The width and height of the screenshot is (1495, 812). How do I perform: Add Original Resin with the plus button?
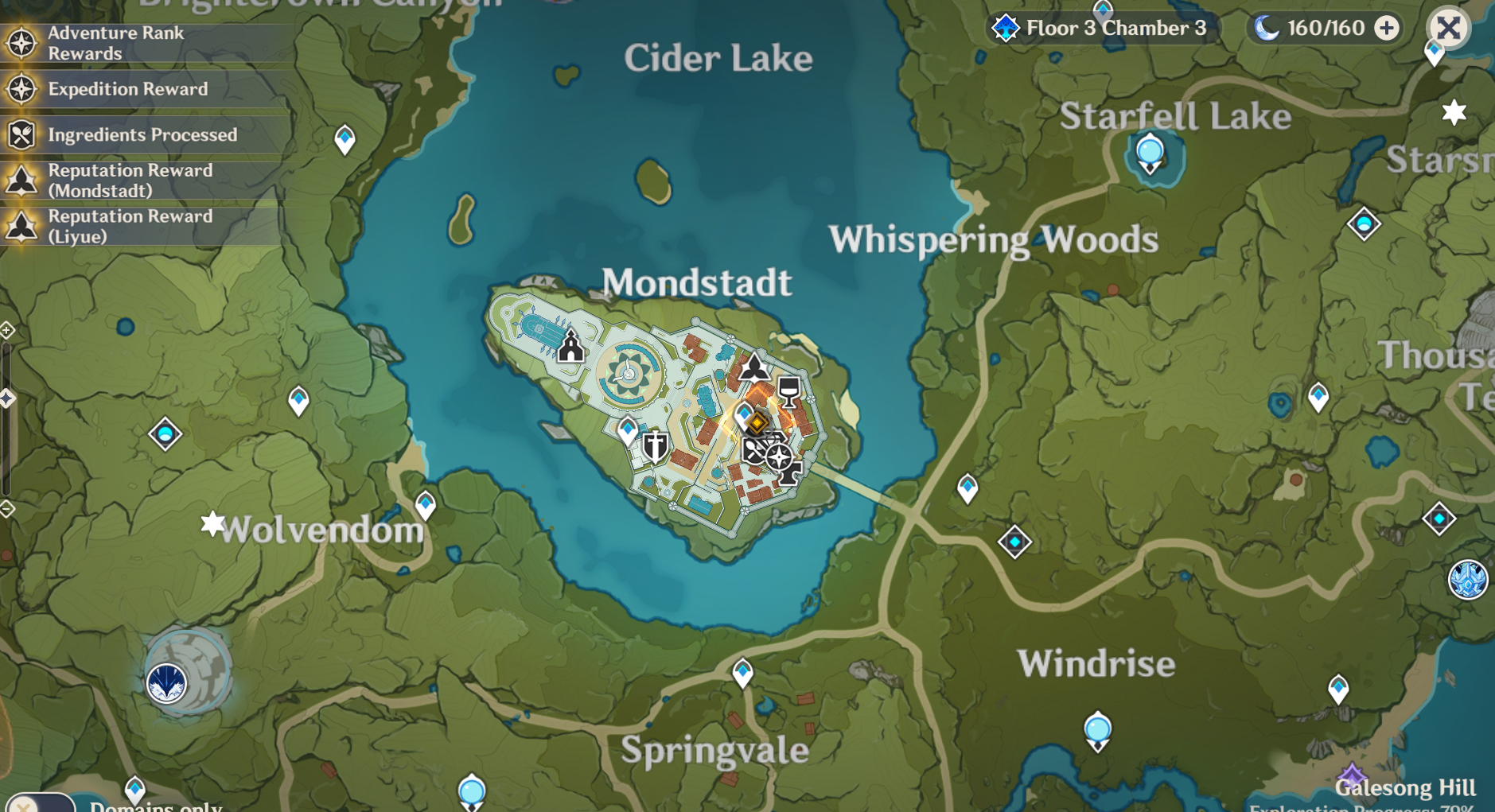[1387, 29]
